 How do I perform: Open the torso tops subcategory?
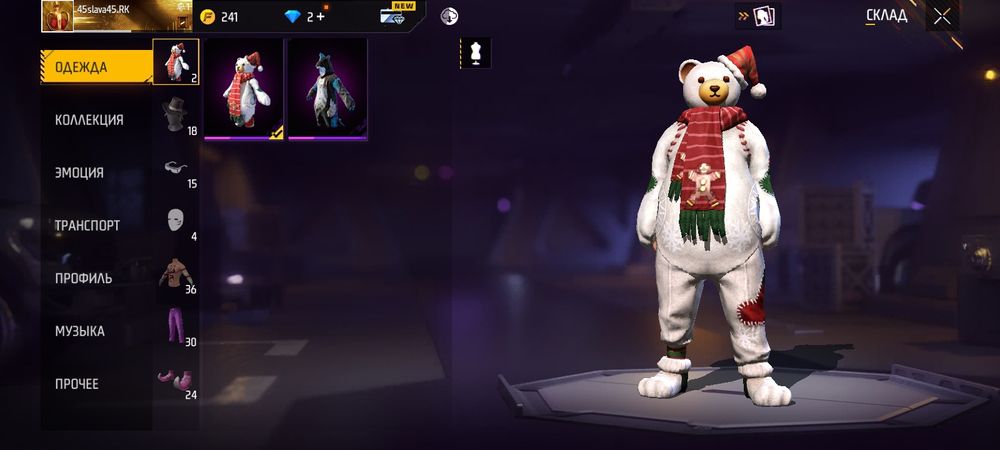176,275
